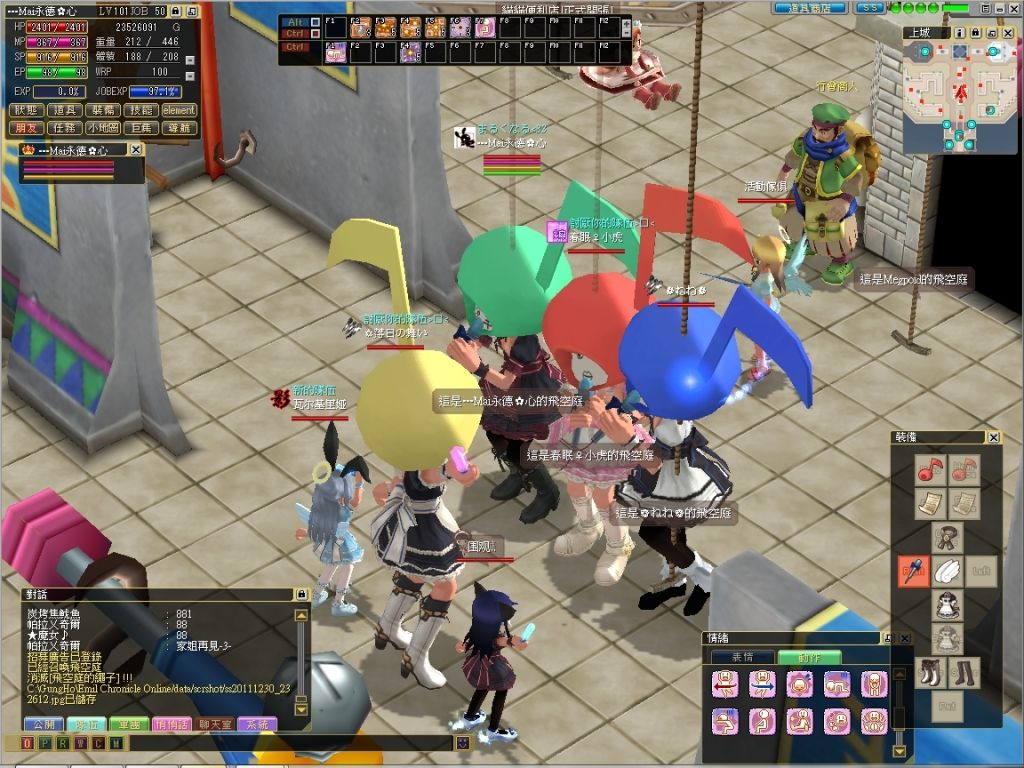1024x768 pixels.
Task: Switch chat to the 公開 public channel
Action: (42, 724)
